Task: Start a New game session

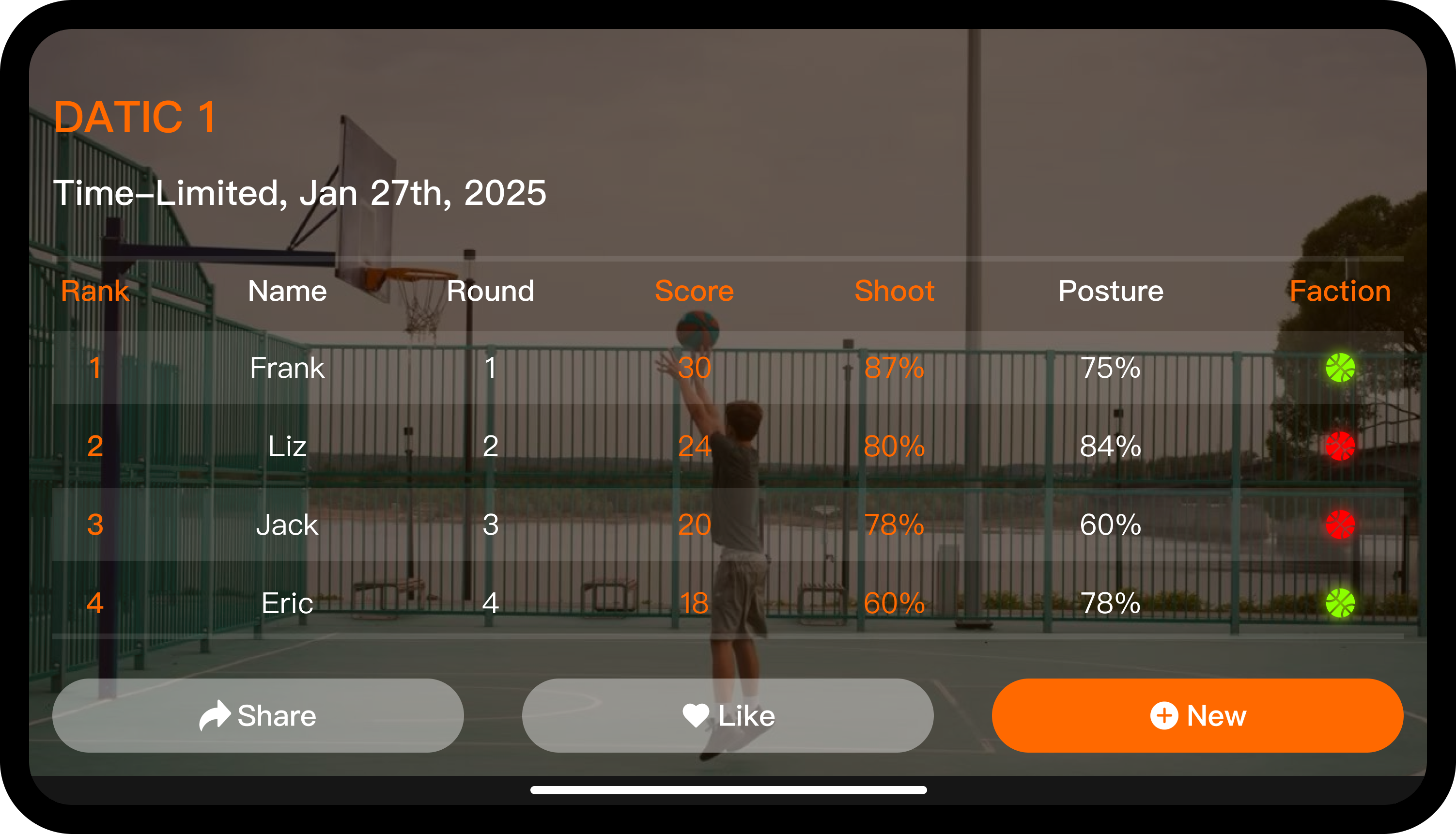Action: [1197, 715]
